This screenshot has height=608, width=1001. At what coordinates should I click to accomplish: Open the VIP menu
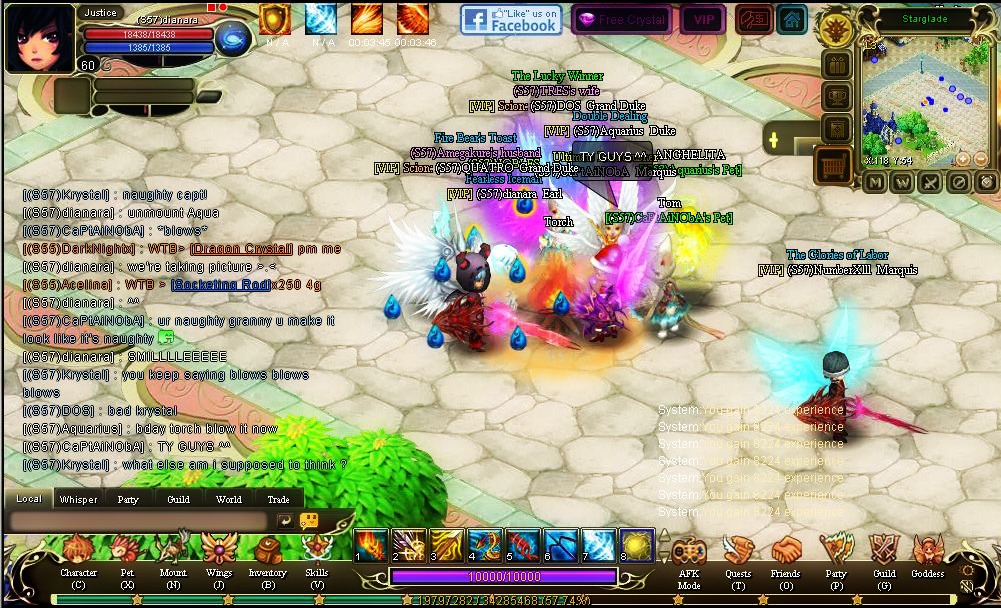[704, 20]
